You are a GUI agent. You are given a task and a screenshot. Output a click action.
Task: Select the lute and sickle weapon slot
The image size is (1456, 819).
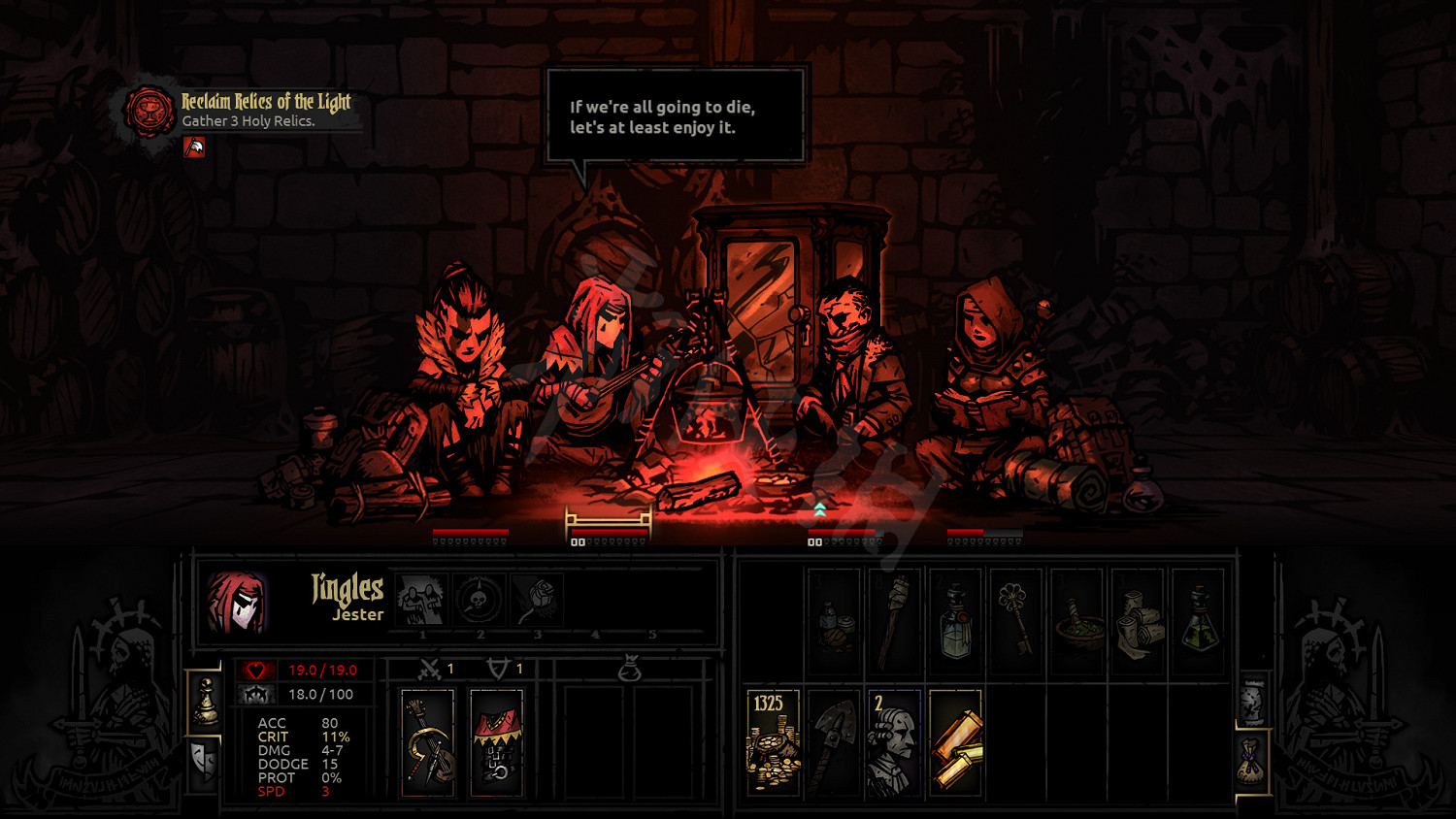click(x=428, y=742)
